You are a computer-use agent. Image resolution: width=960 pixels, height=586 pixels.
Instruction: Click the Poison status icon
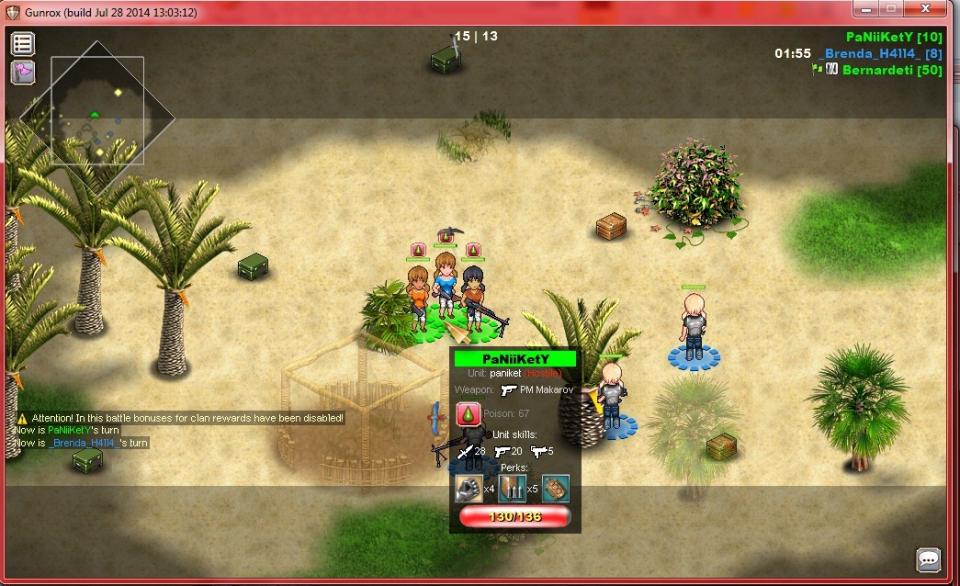(x=469, y=413)
